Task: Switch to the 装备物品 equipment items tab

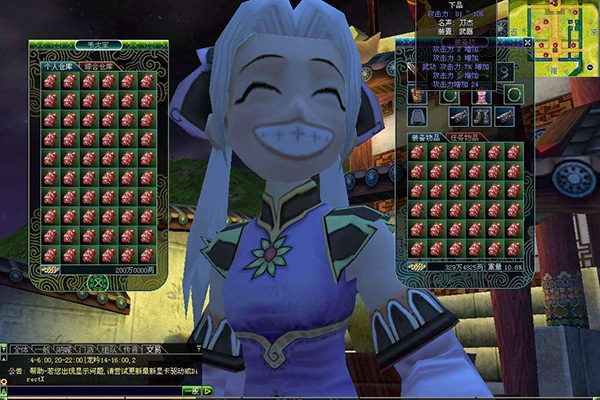Action: point(425,137)
